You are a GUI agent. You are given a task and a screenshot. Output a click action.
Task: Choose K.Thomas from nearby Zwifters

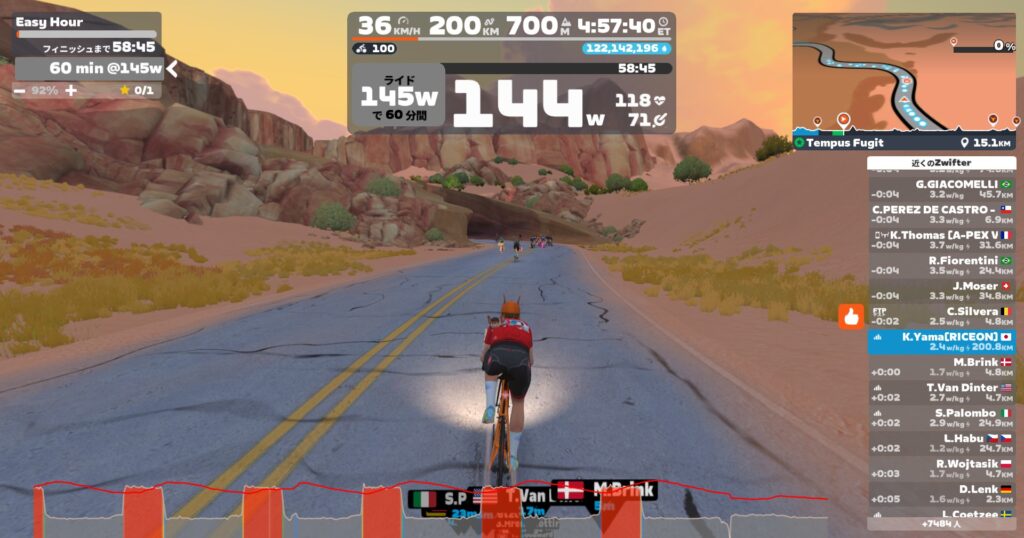(x=940, y=239)
